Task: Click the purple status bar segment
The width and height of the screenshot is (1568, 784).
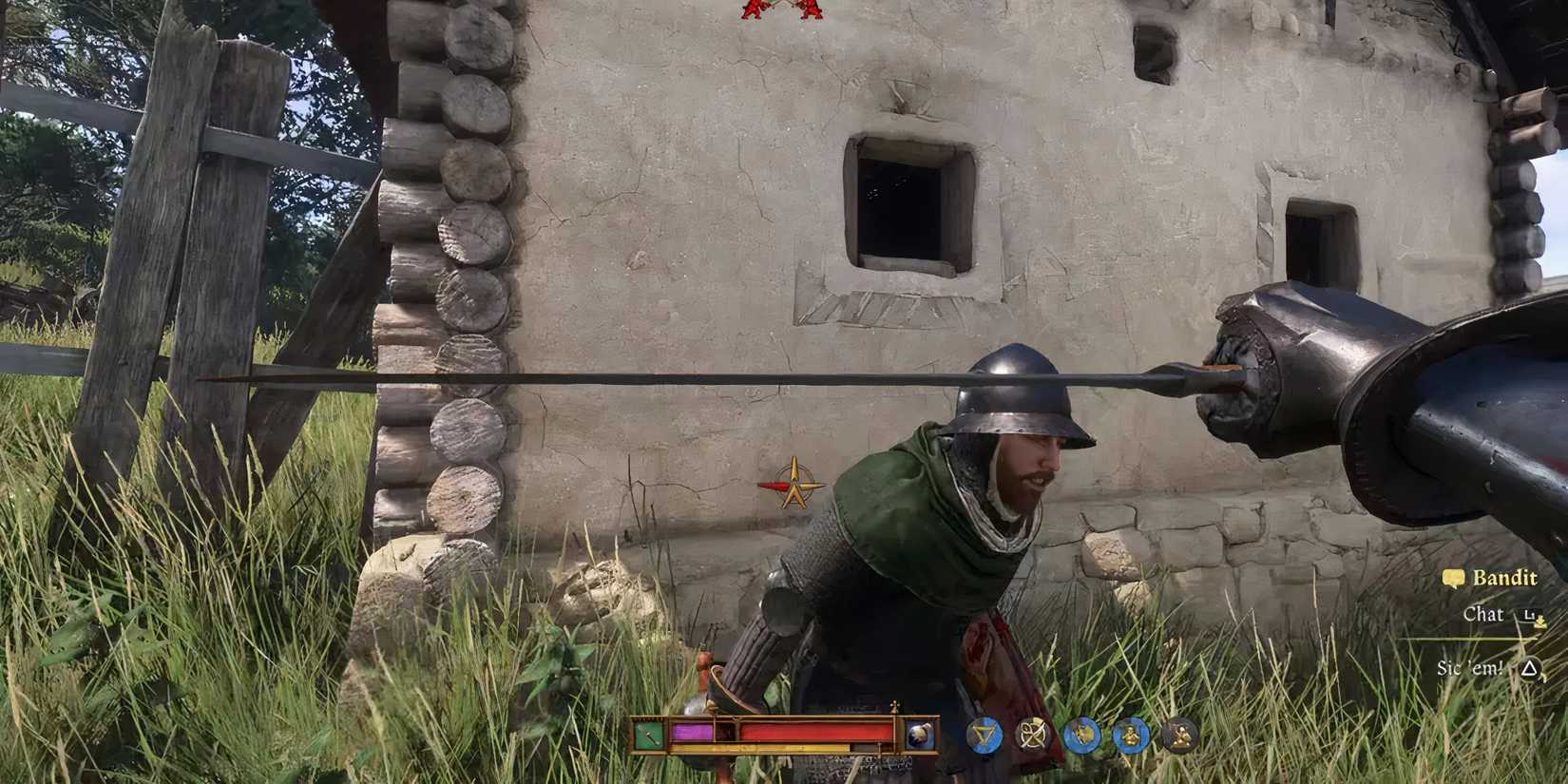Action: [693, 734]
